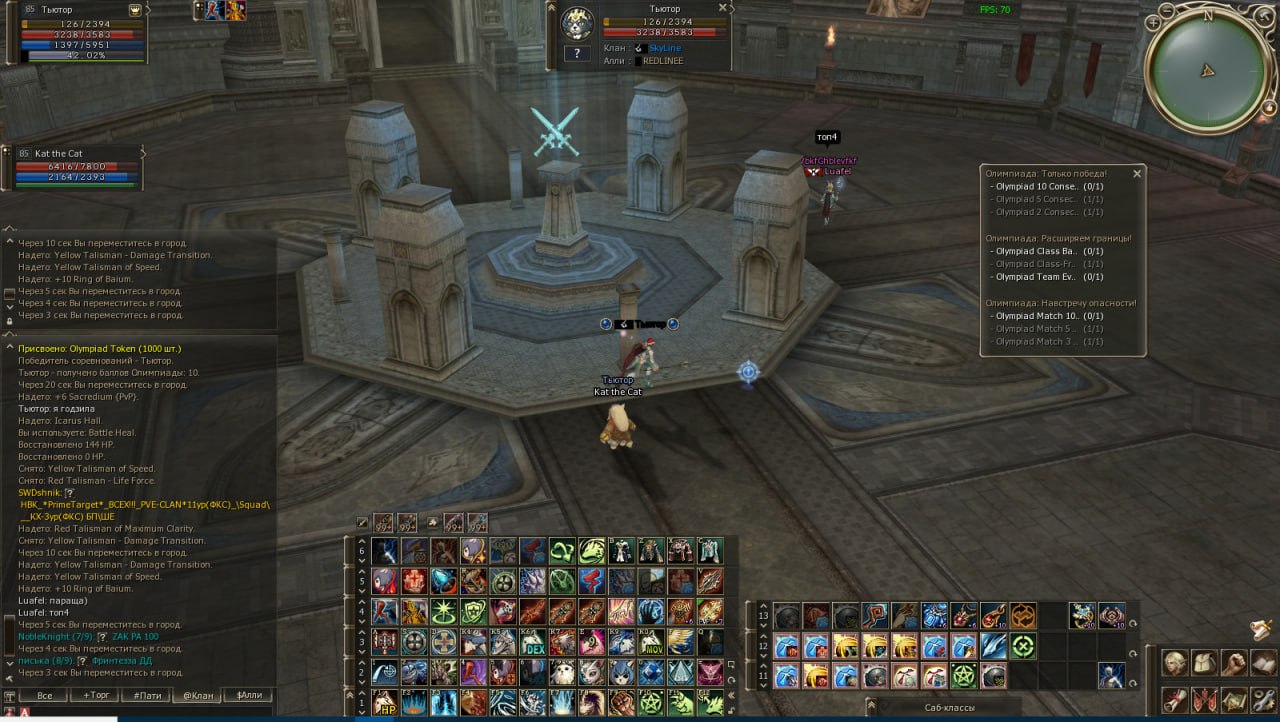This screenshot has height=722, width=1280.
Task: Open the clan banners icon
Action: [1205, 700]
